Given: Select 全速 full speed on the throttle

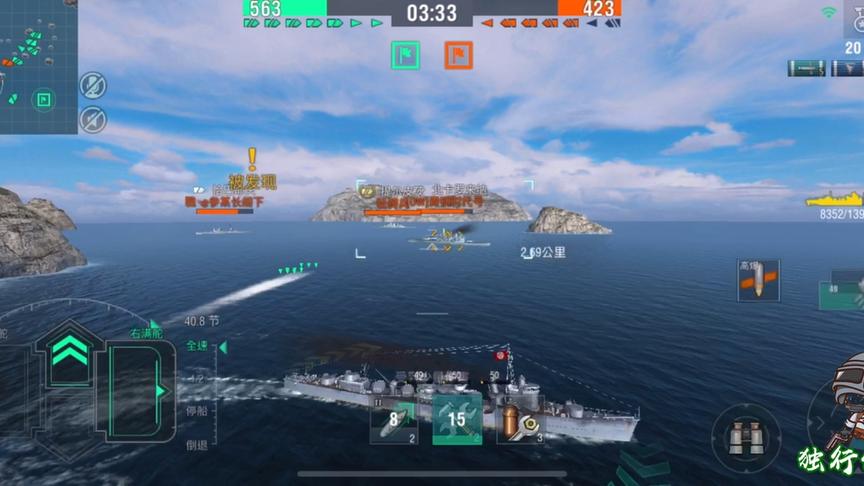Looking at the screenshot, I should pyautogui.click(x=198, y=346).
